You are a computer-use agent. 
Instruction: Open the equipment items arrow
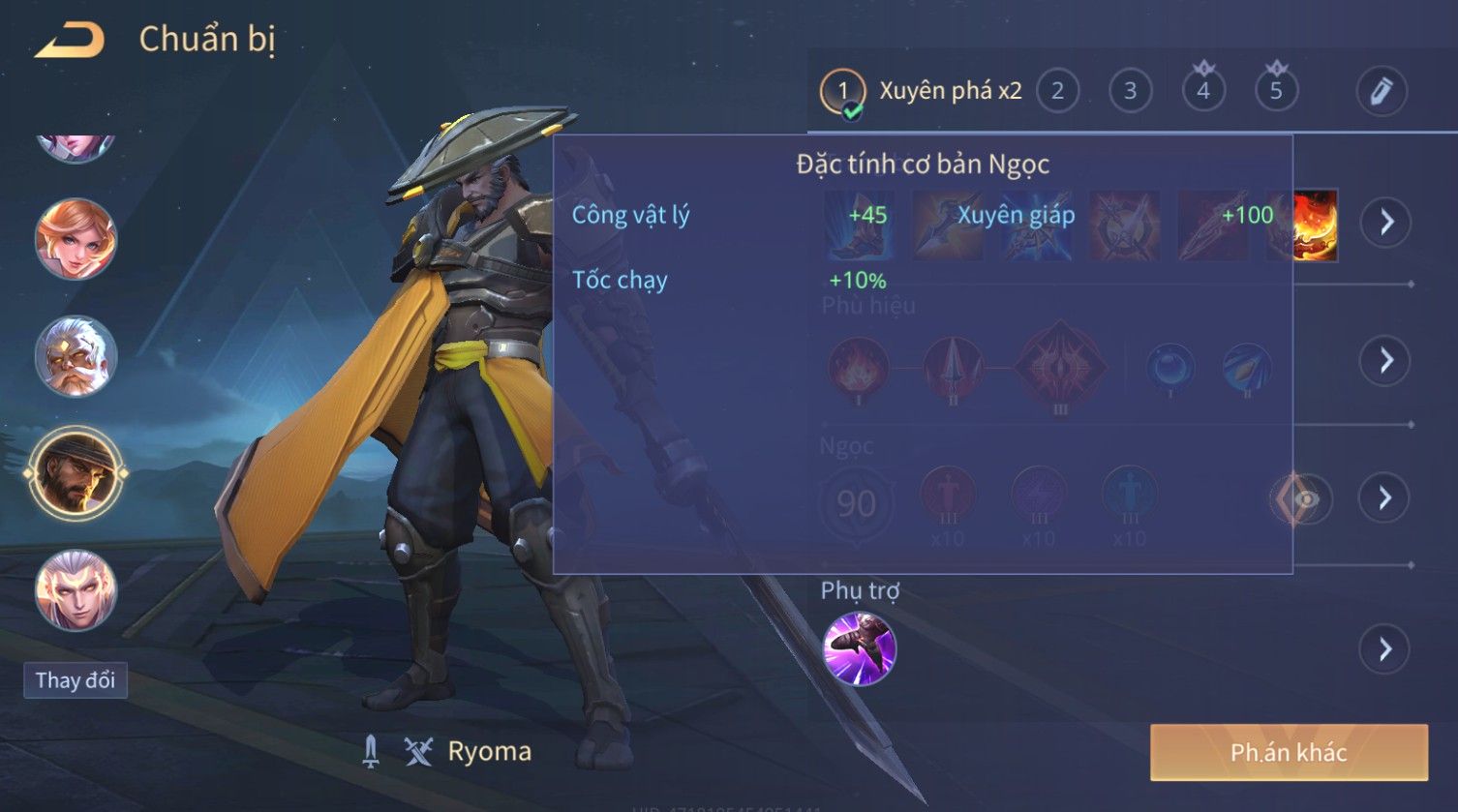(1385, 223)
